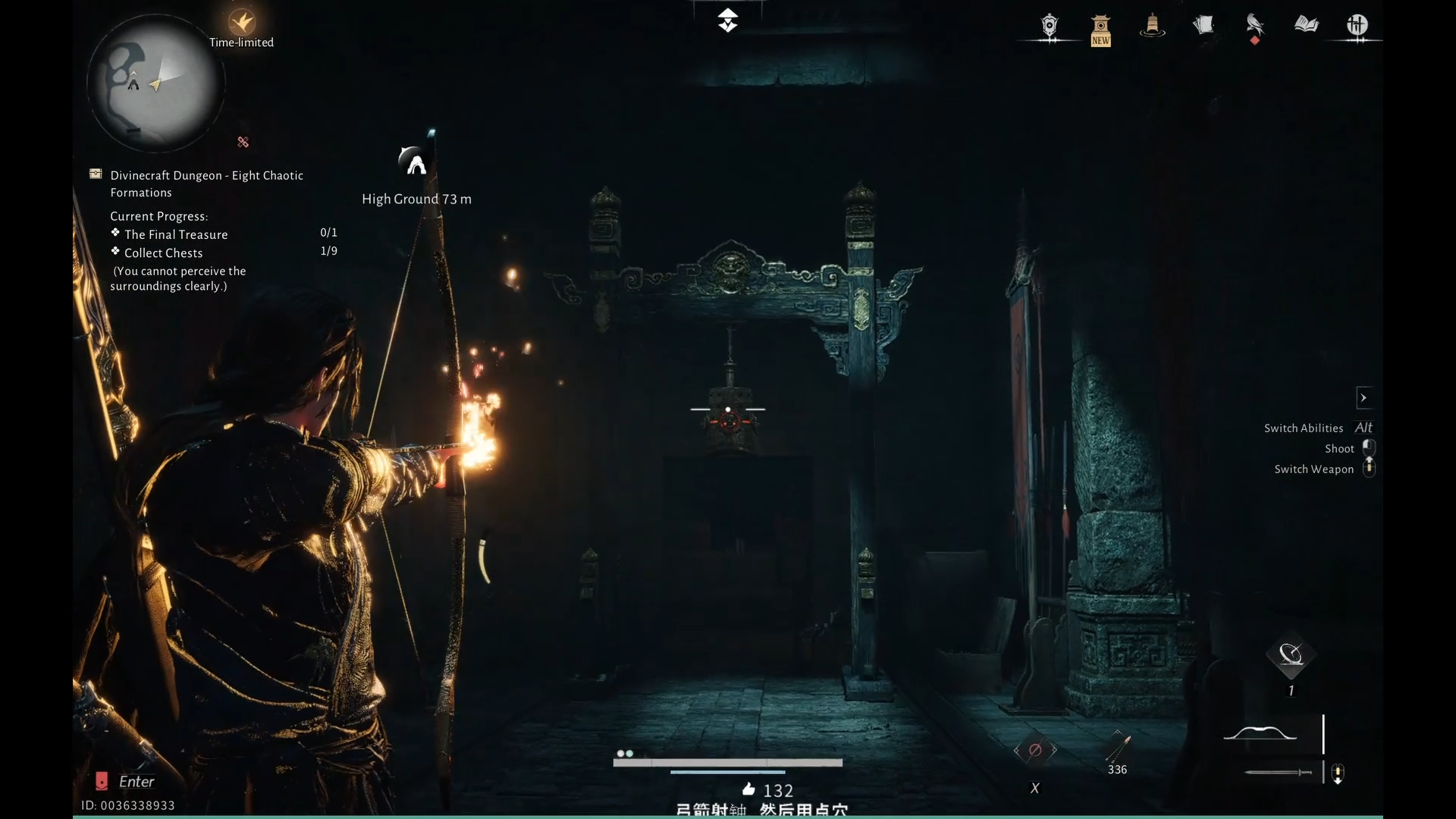Open the stacked cards icon
This screenshot has width=1456, height=819.
point(1203,26)
